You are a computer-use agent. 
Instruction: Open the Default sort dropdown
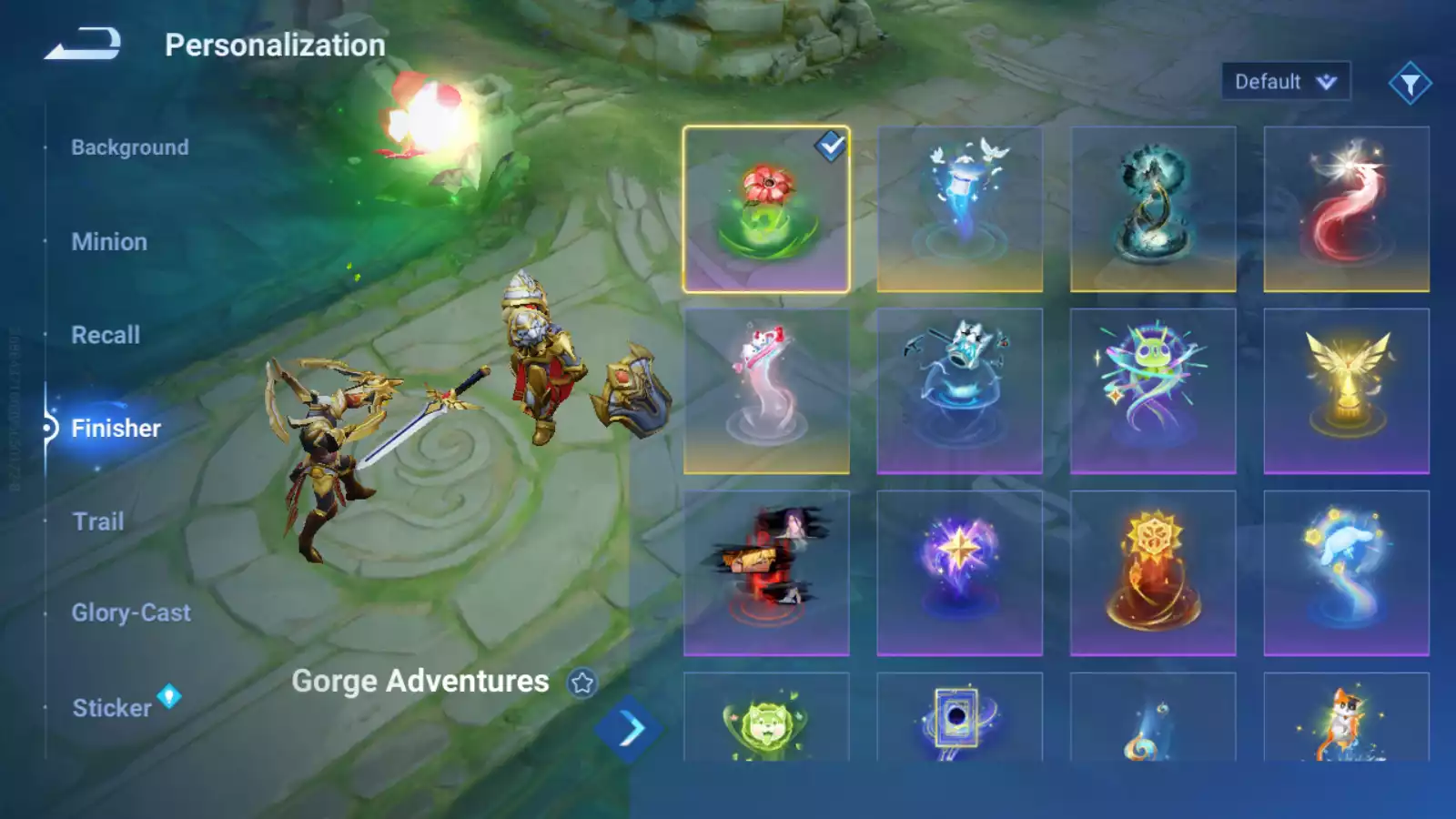pyautogui.click(x=1285, y=82)
